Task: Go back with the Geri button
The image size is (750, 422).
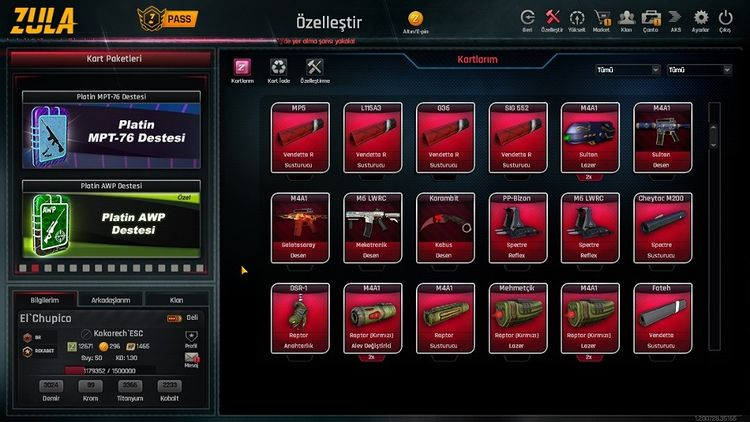Action: tap(527, 18)
